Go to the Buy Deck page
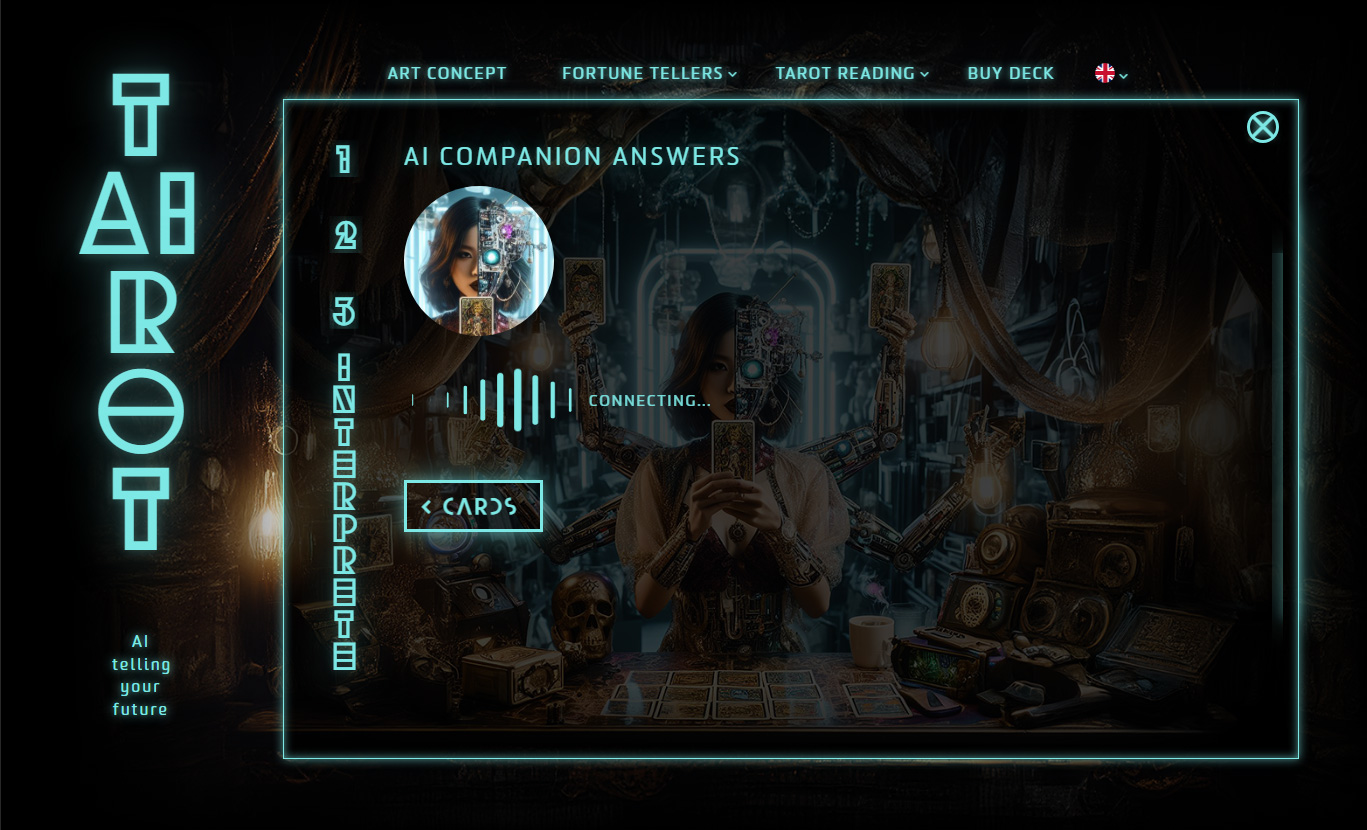The width and height of the screenshot is (1367, 830). (1010, 73)
